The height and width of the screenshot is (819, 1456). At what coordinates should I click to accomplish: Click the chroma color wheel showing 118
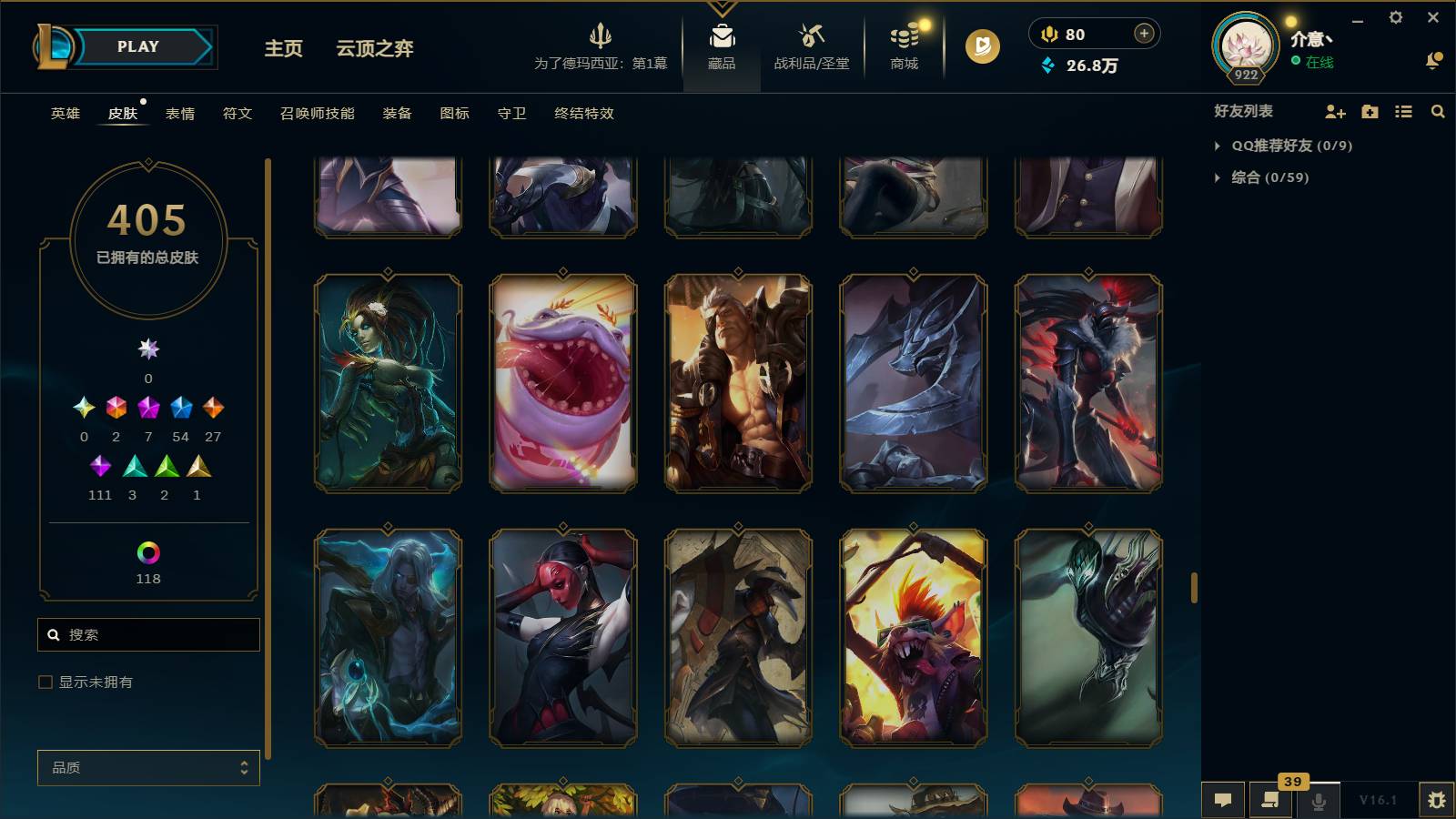pyautogui.click(x=148, y=551)
